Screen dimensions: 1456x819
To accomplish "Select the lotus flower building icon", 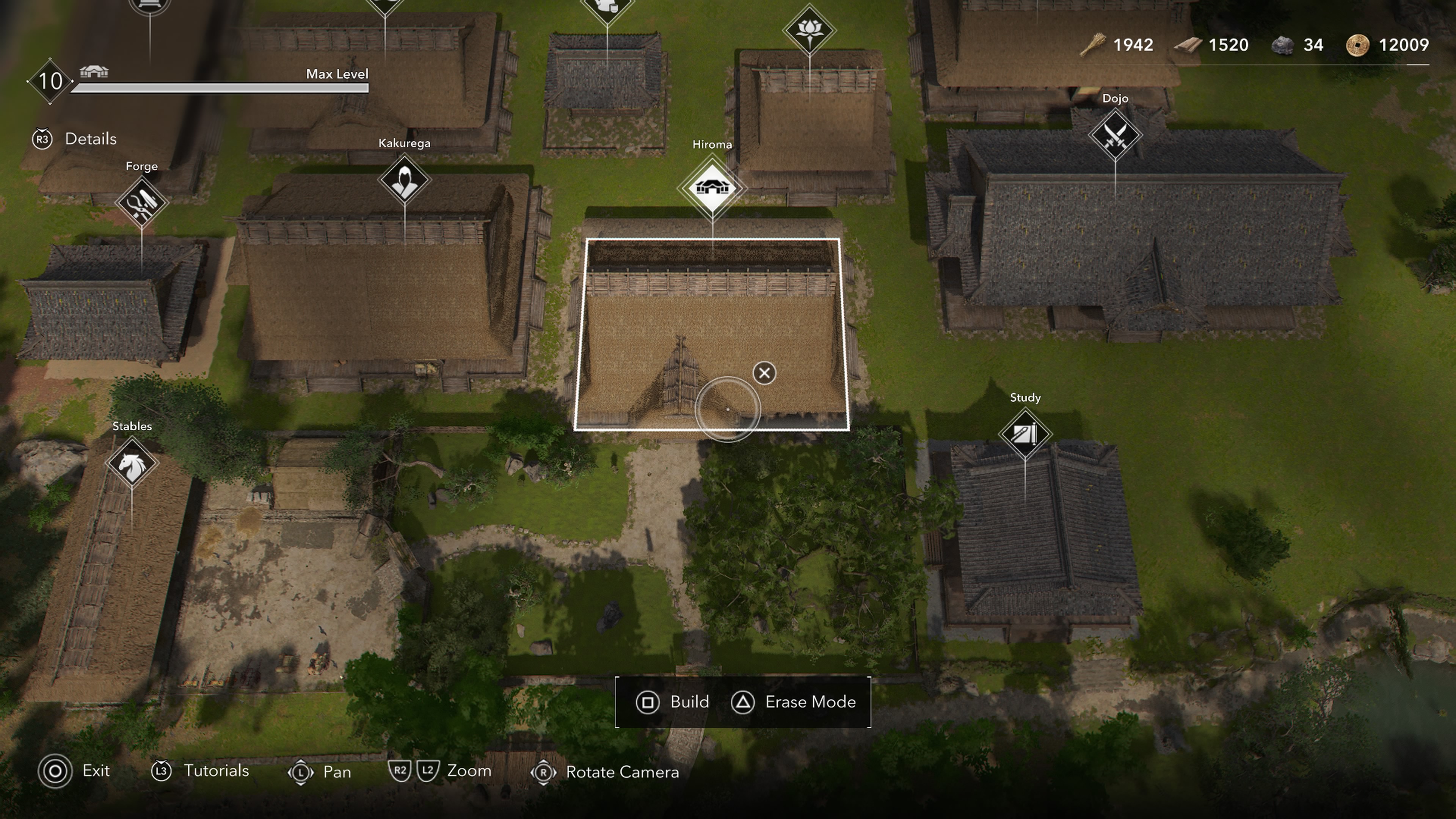I will click(811, 28).
